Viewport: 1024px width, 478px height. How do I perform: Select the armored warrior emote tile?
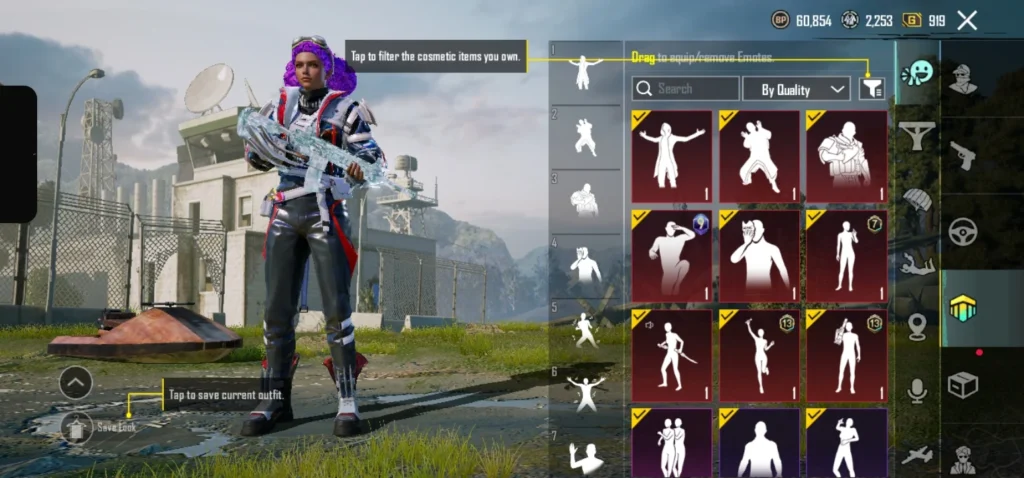coord(847,157)
